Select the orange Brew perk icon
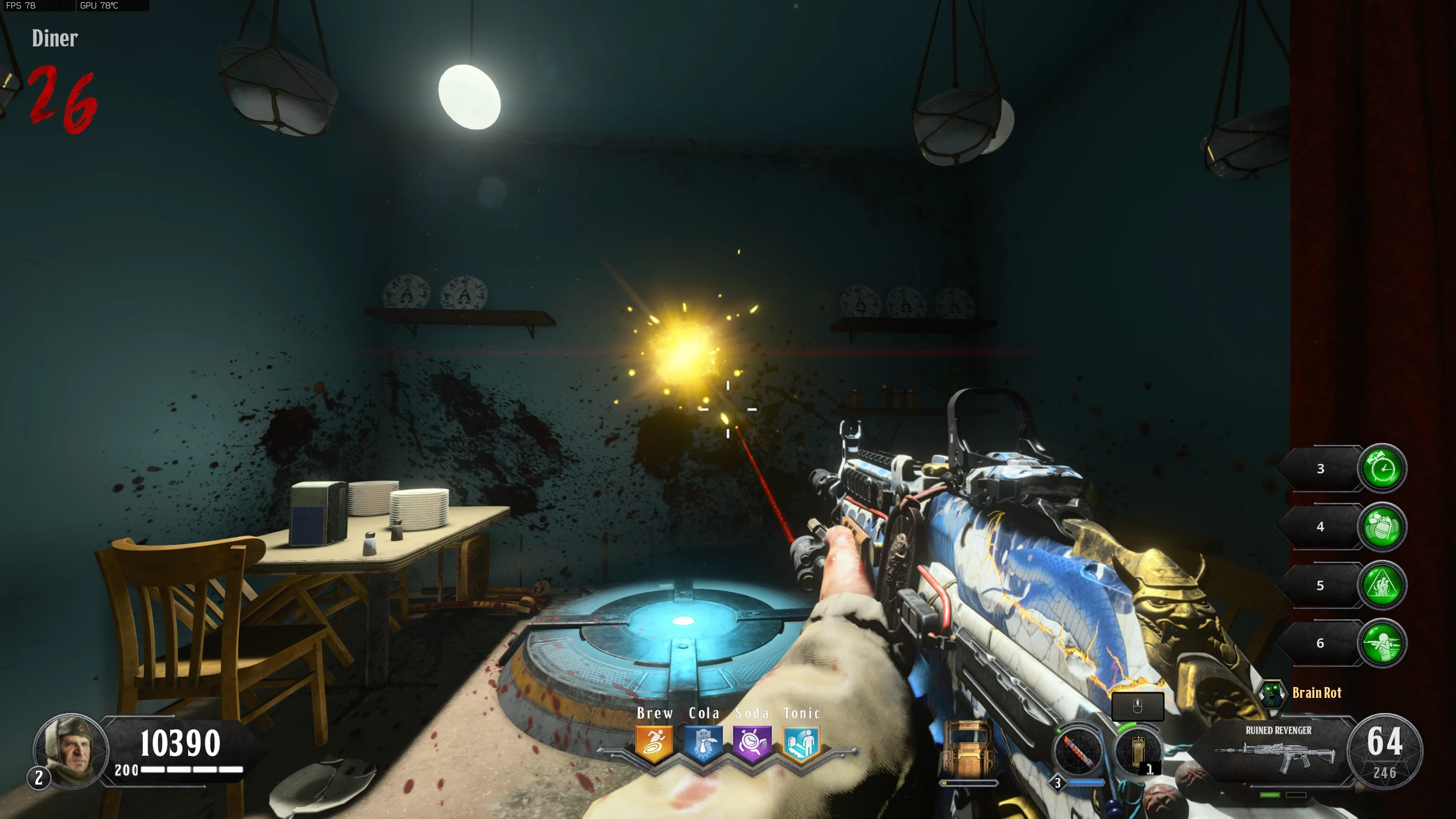1456x819 pixels. click(x=654, y=743)
